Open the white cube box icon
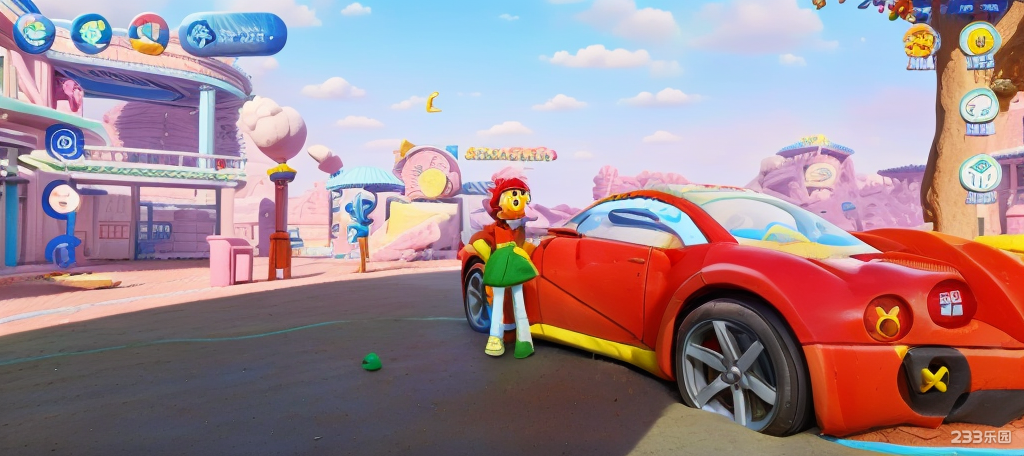1024x456 pixels. coord(980,173)
